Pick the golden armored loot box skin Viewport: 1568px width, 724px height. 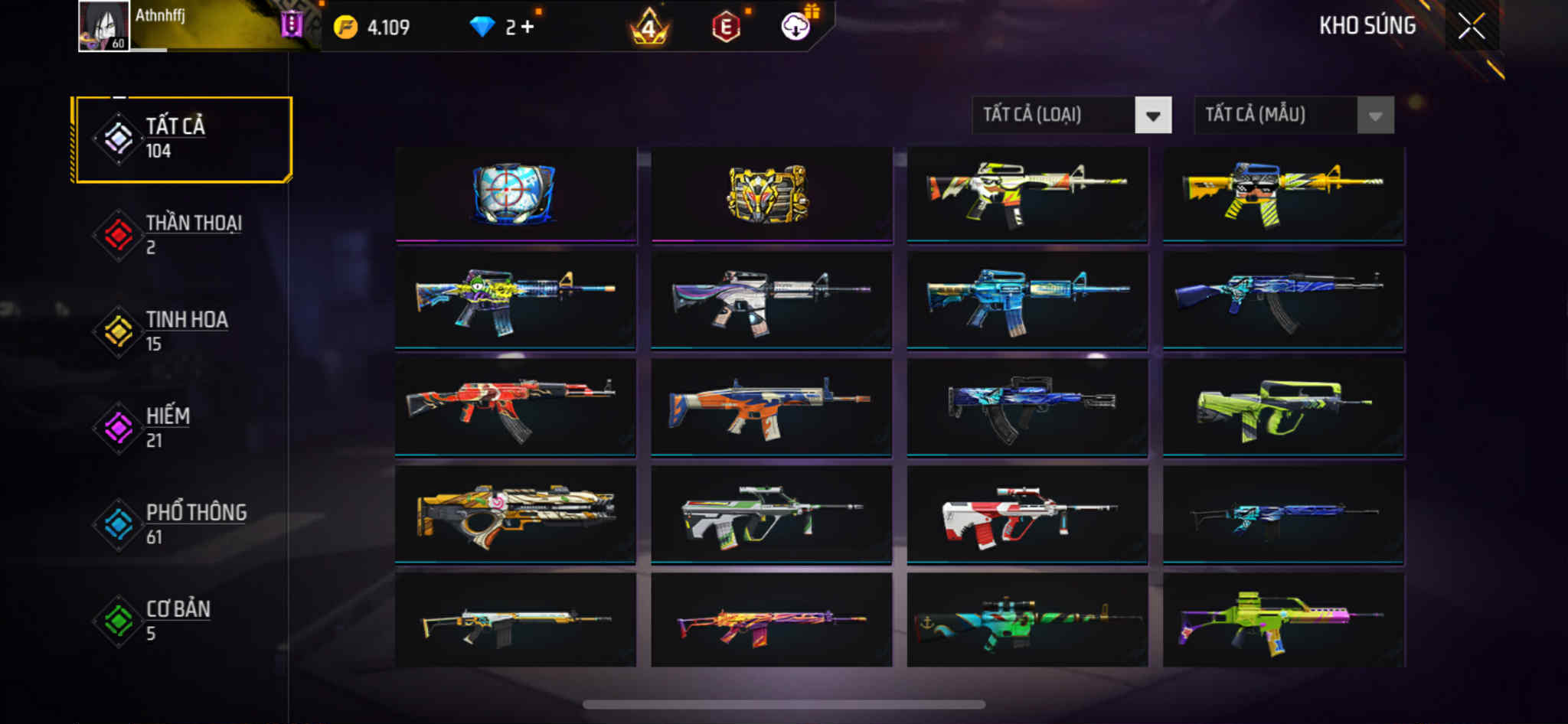(x=771, y=194)
